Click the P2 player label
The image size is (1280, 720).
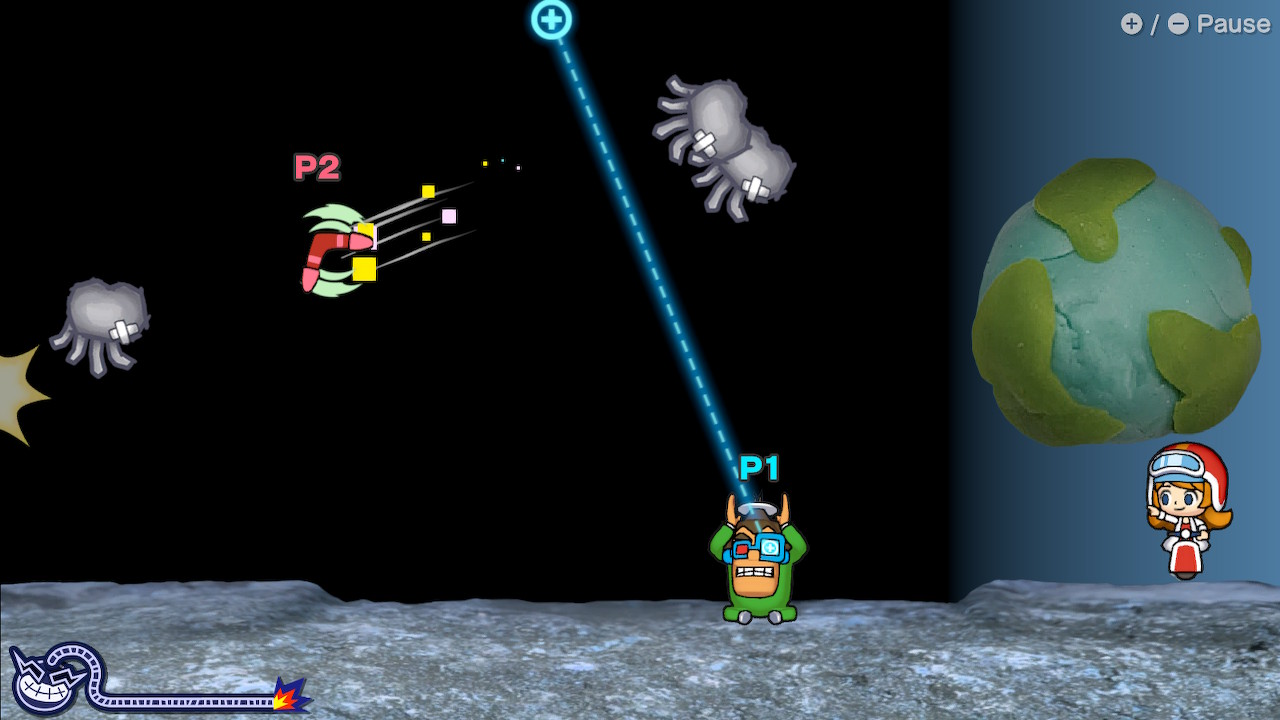pos(316,167)
